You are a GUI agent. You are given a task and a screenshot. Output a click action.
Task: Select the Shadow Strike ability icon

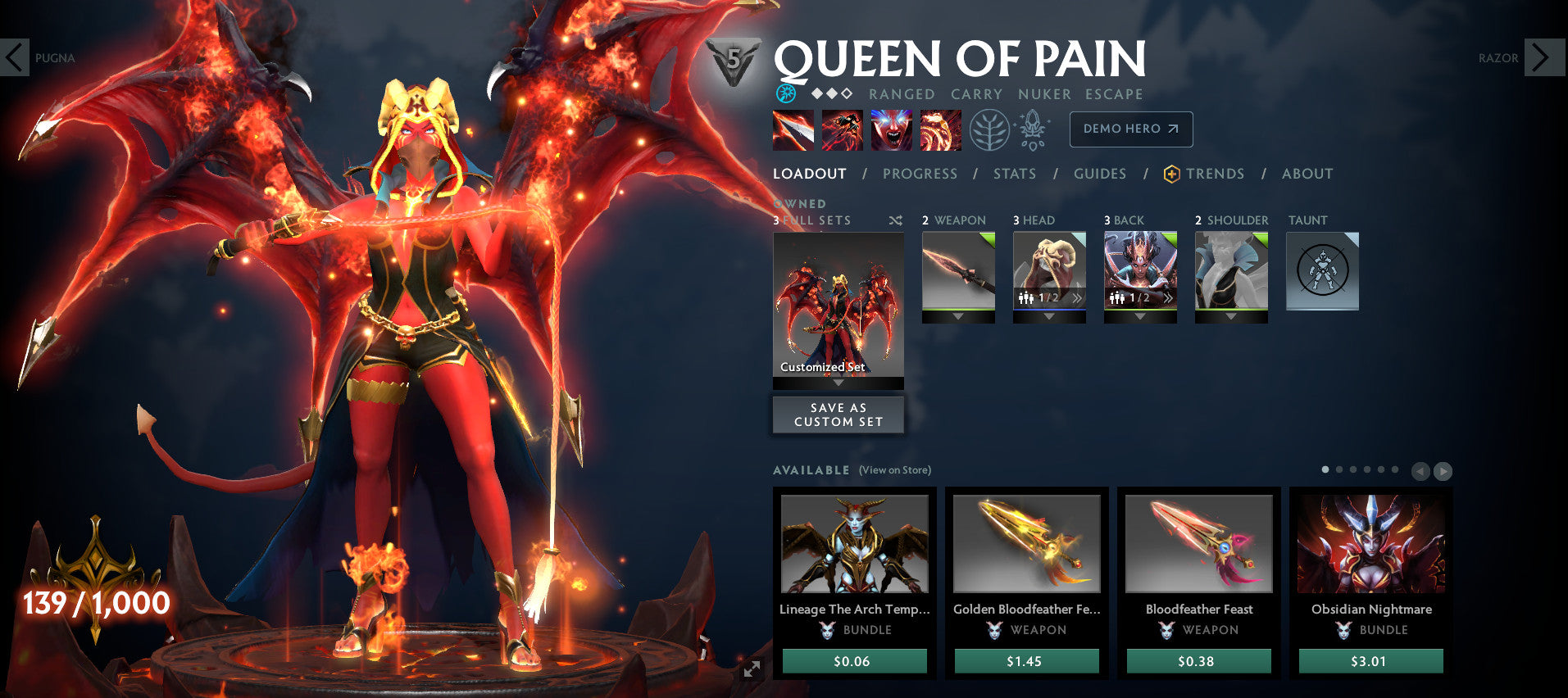(x=793, y=129)
